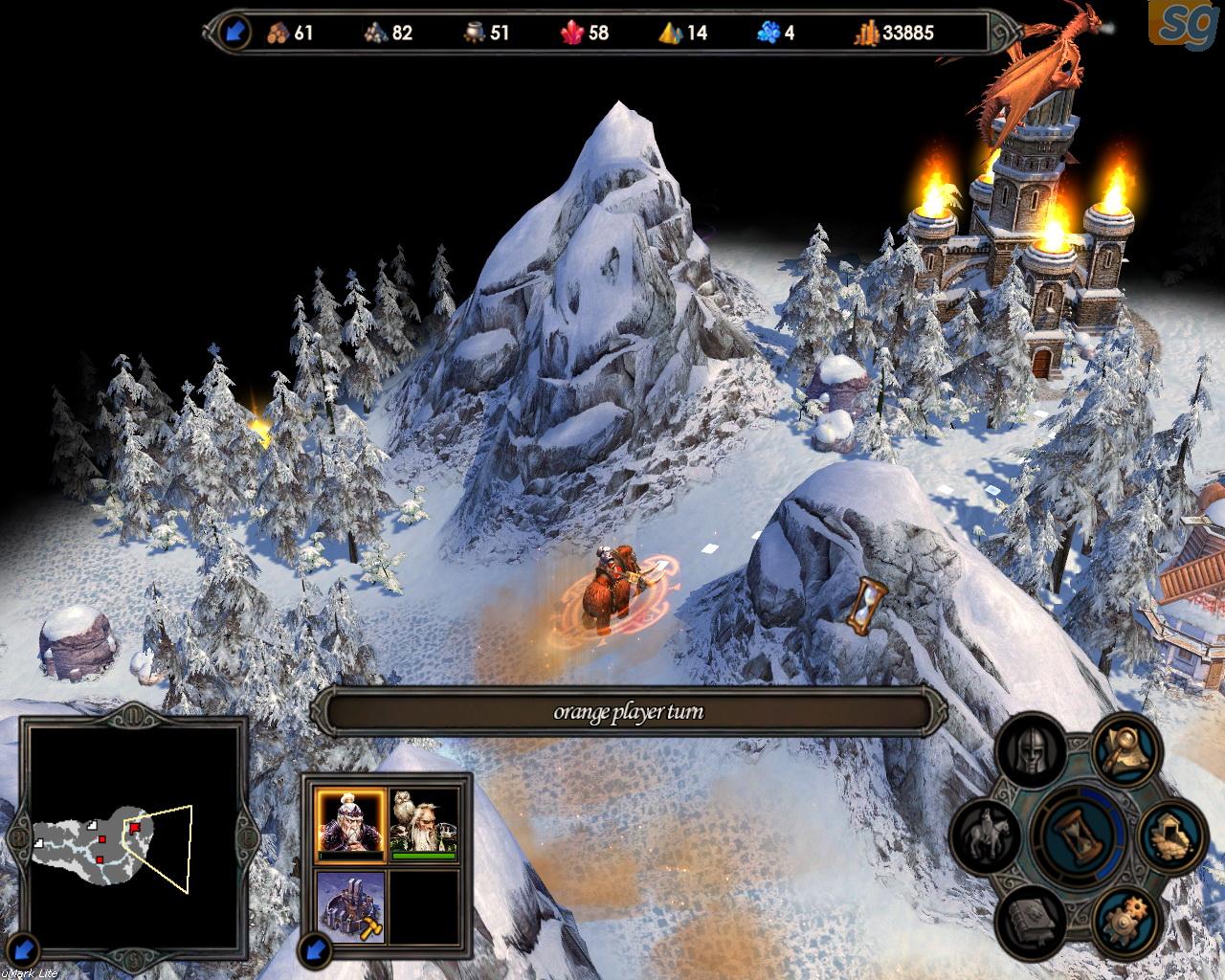
Task: Select the town thumbnail with hammer
Action: pos(350,906)
